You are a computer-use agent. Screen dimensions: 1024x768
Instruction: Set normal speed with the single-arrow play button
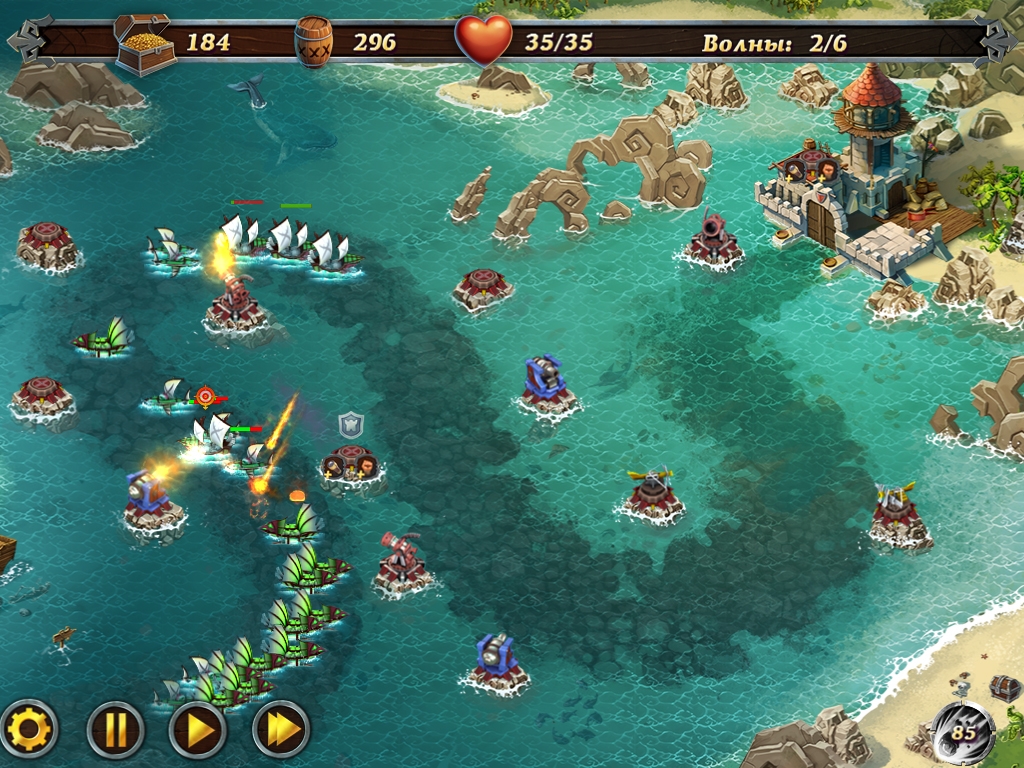click(x=199, y=729)
